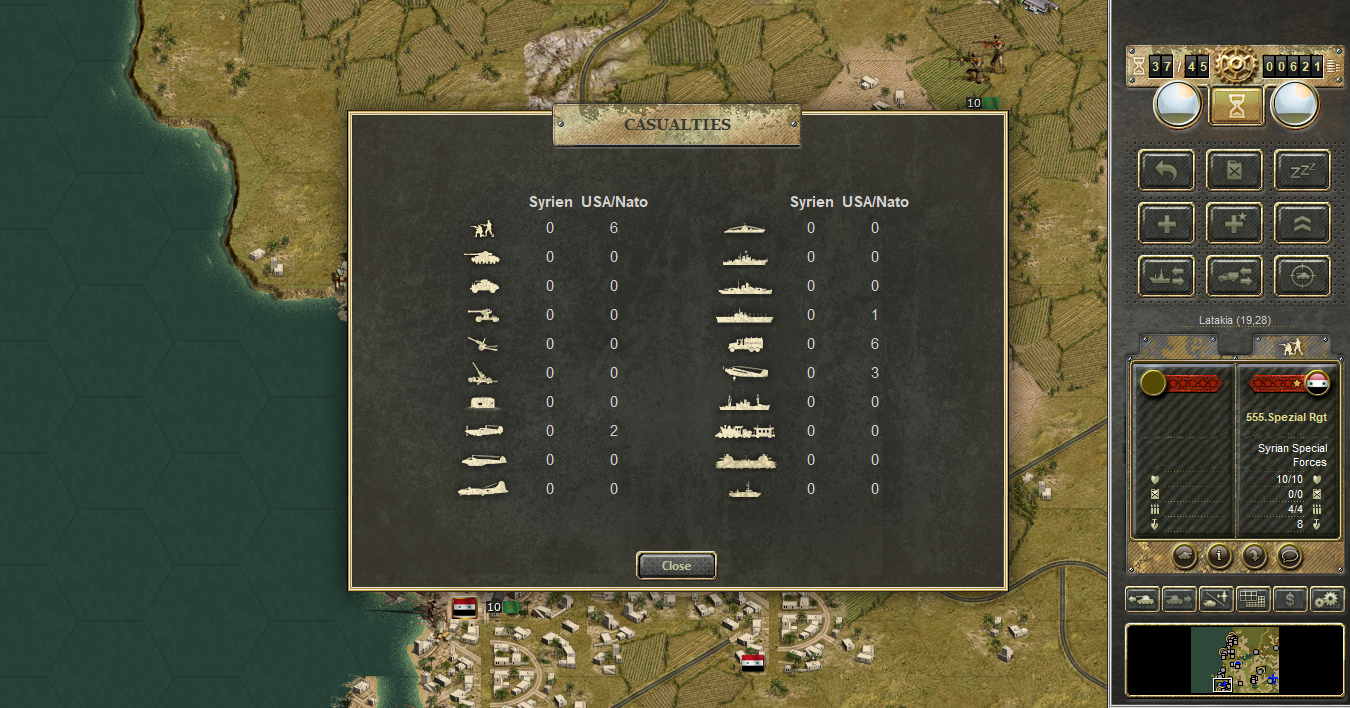Screen dimensions: 1350x708
Task: Click the truck mount transport button
Action: (1234, 276)
